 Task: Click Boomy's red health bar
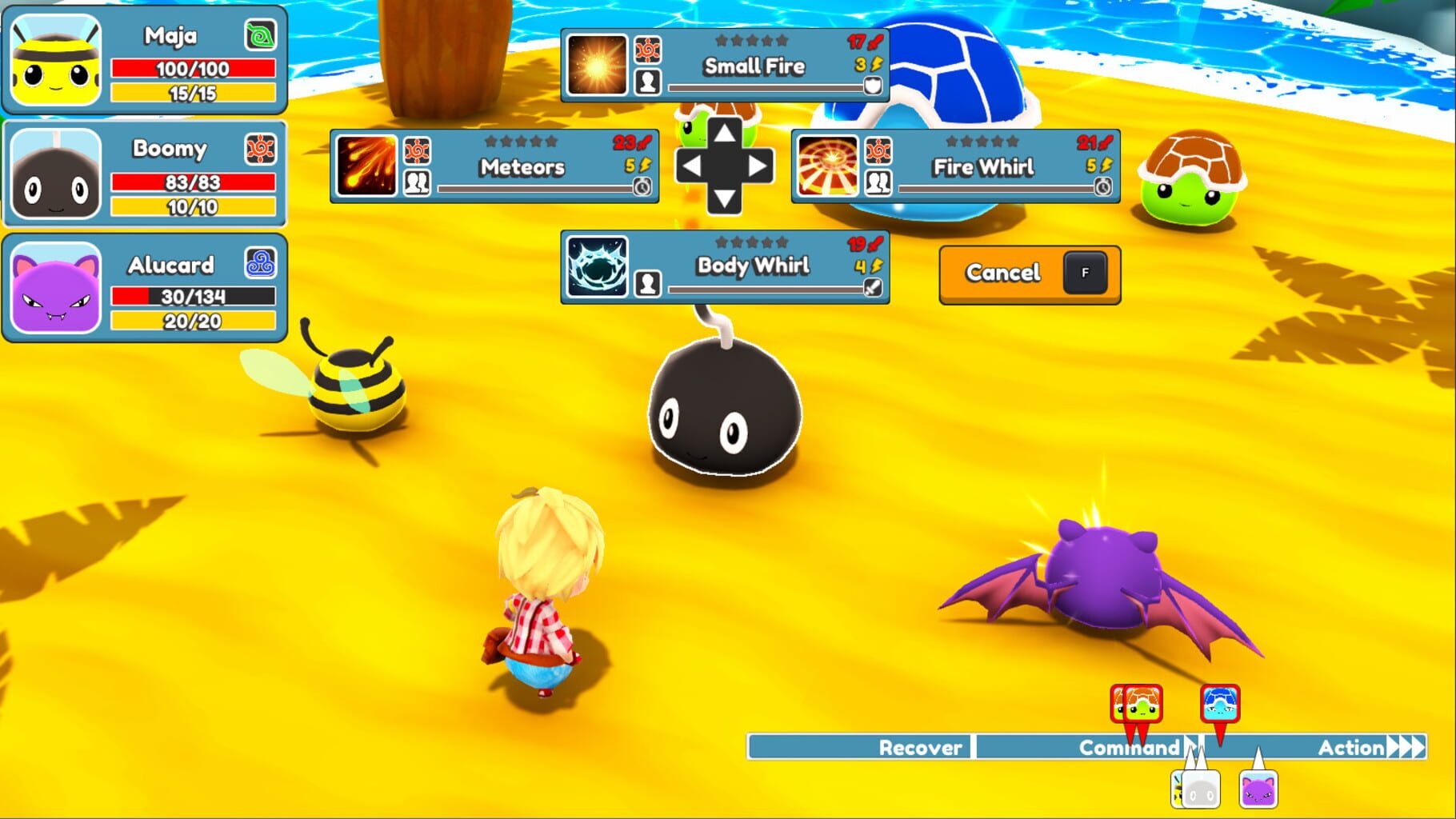(x=192, y=182)
